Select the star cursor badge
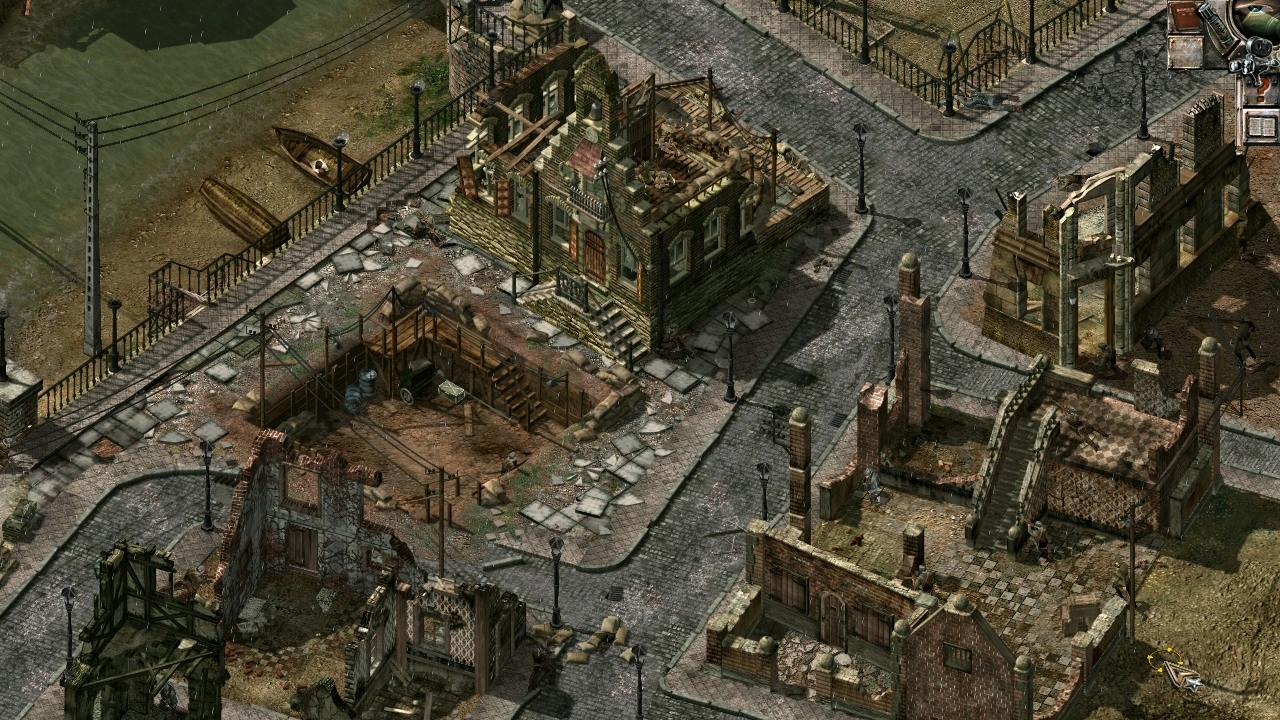Screen dimensions: 1280x720 point(1195,685)
